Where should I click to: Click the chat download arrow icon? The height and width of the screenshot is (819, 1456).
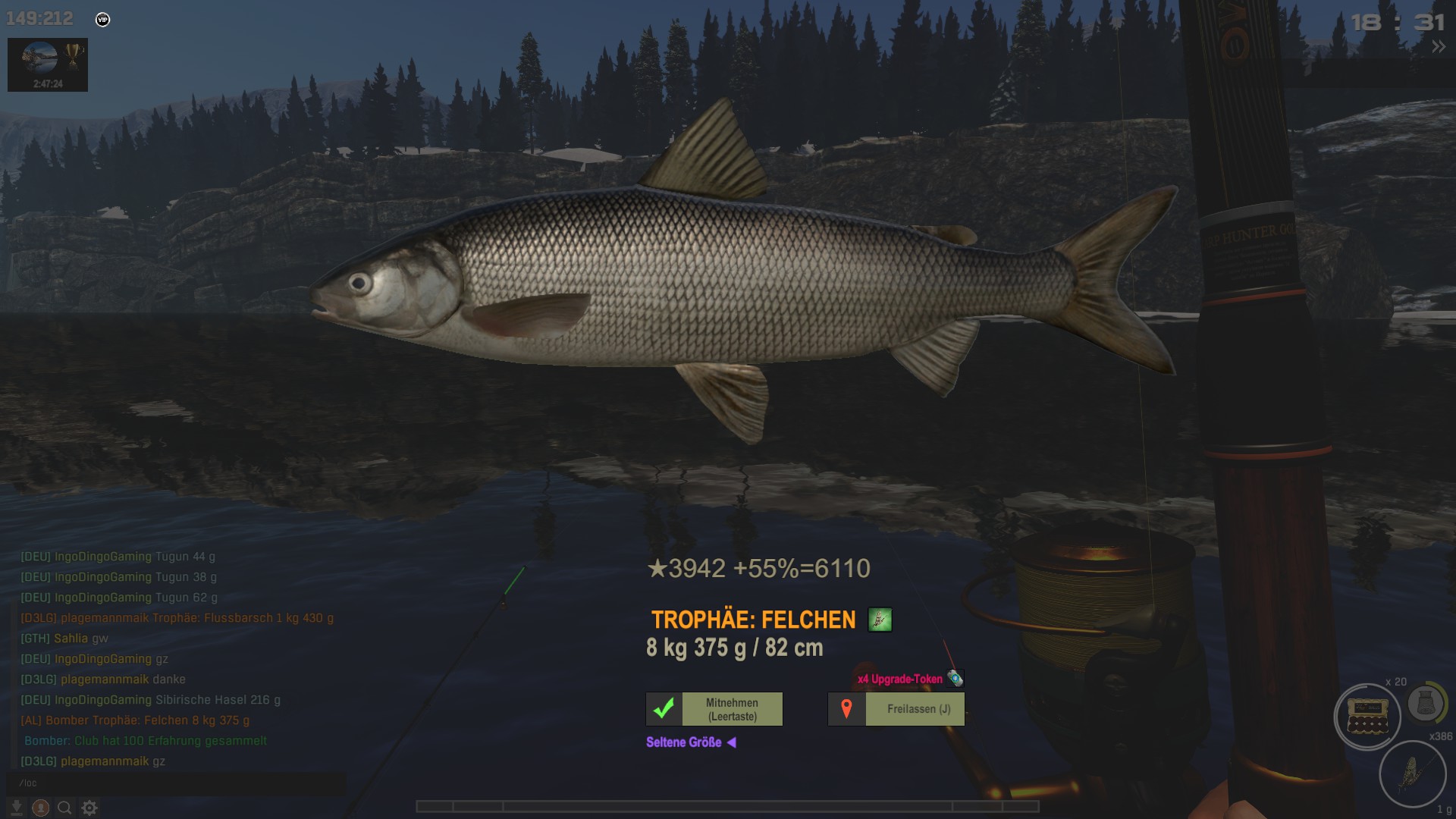click(17, 808)
